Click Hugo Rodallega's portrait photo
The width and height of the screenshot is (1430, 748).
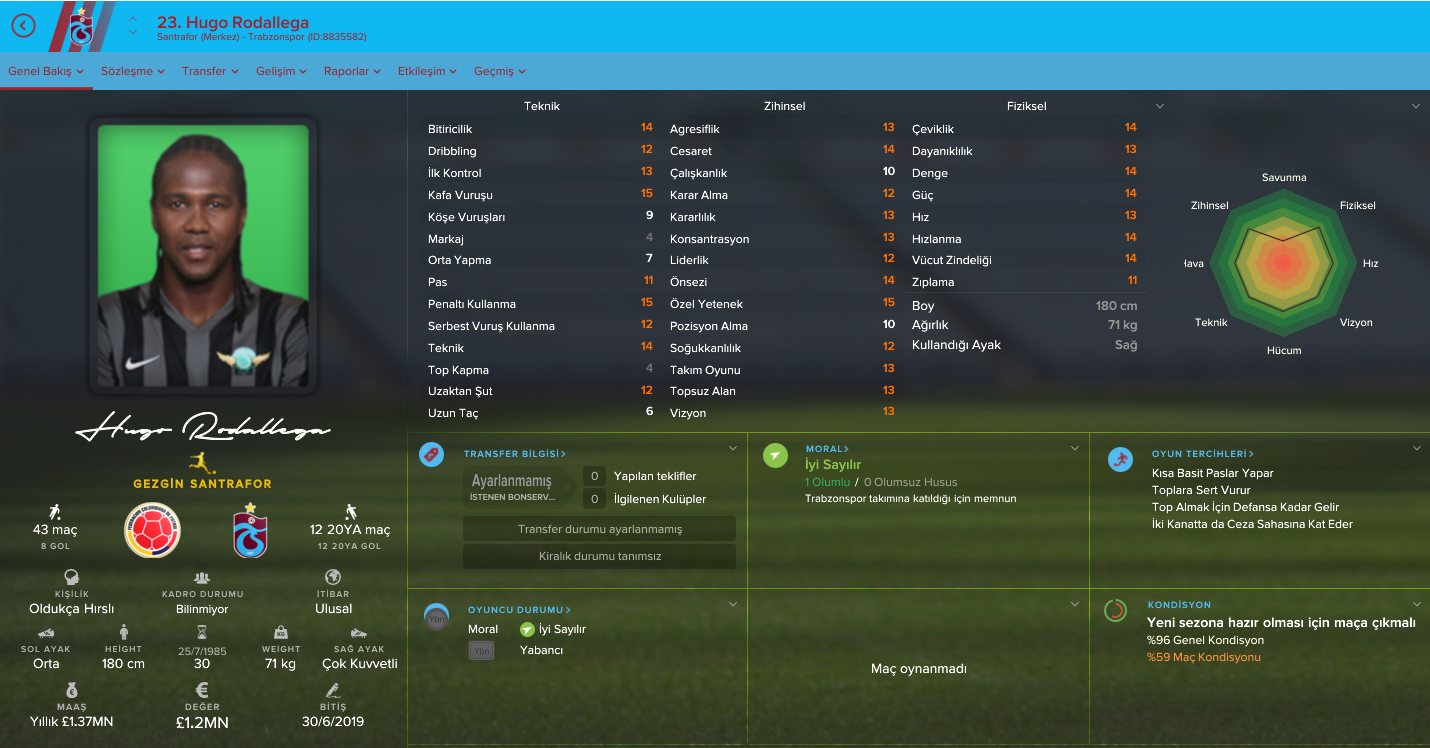(203, 253)
